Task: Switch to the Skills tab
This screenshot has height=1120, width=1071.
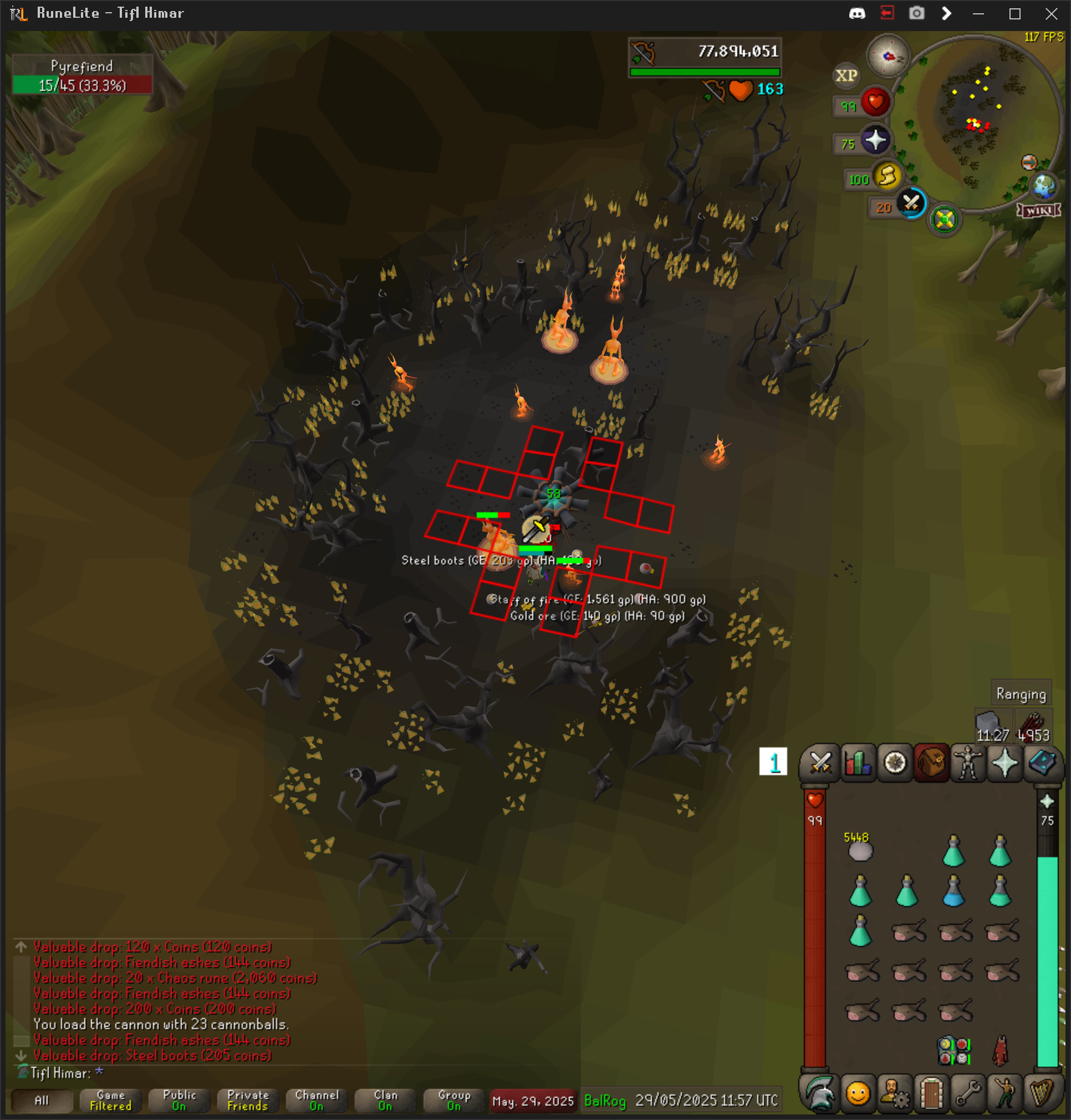Action: pos(857,762)
